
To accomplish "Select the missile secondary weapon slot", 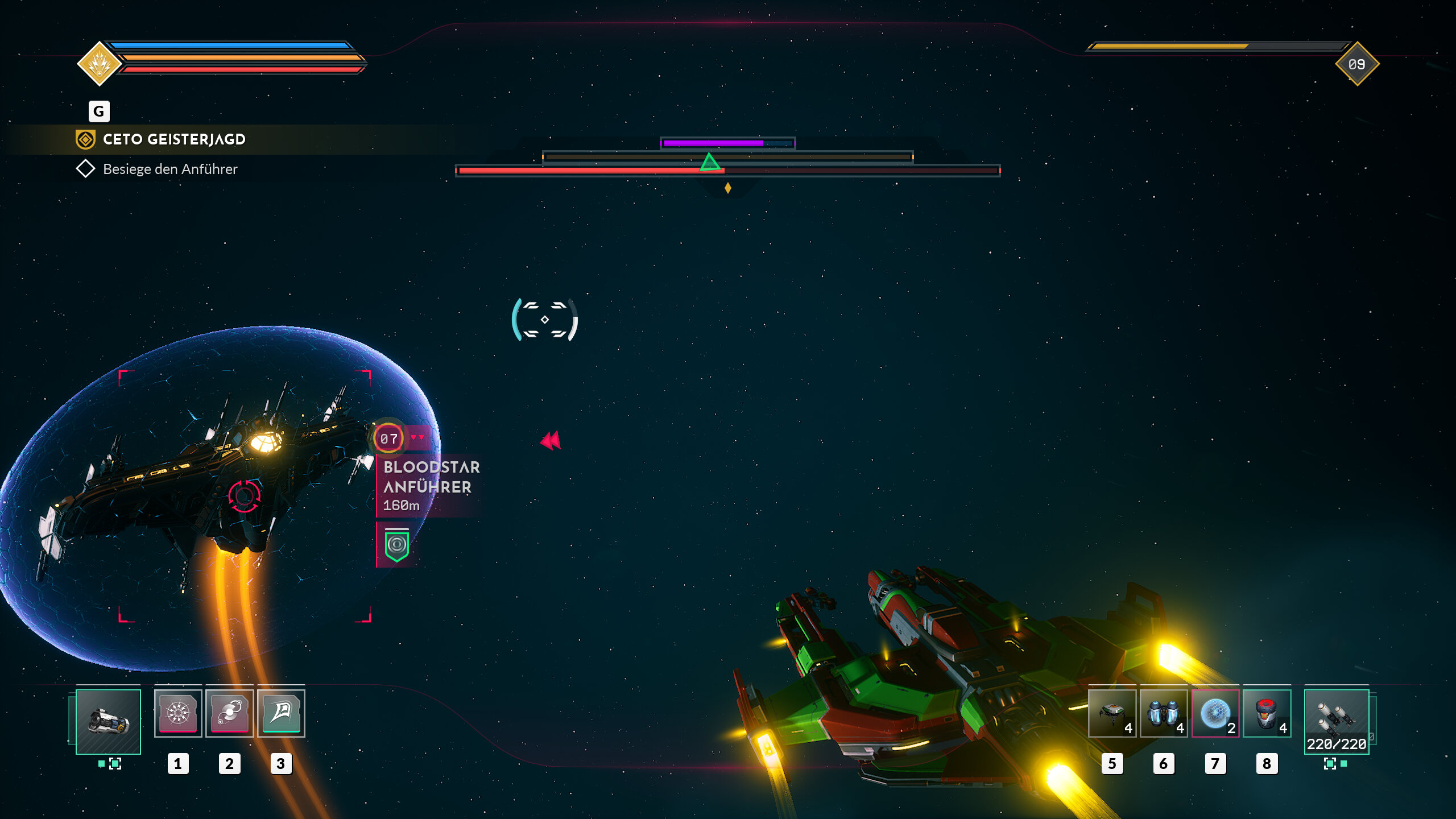I will tap(1336, 721).
